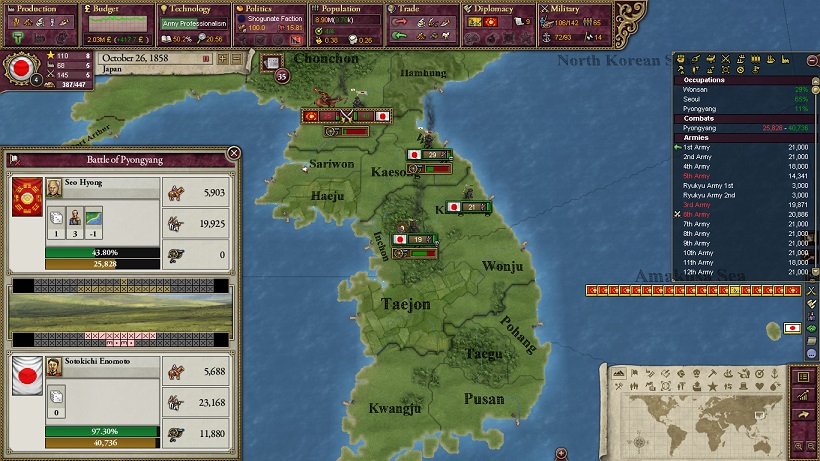This screenshot has height=461, width=820.
Task: Open the Population tab
Action: (345, 9)
